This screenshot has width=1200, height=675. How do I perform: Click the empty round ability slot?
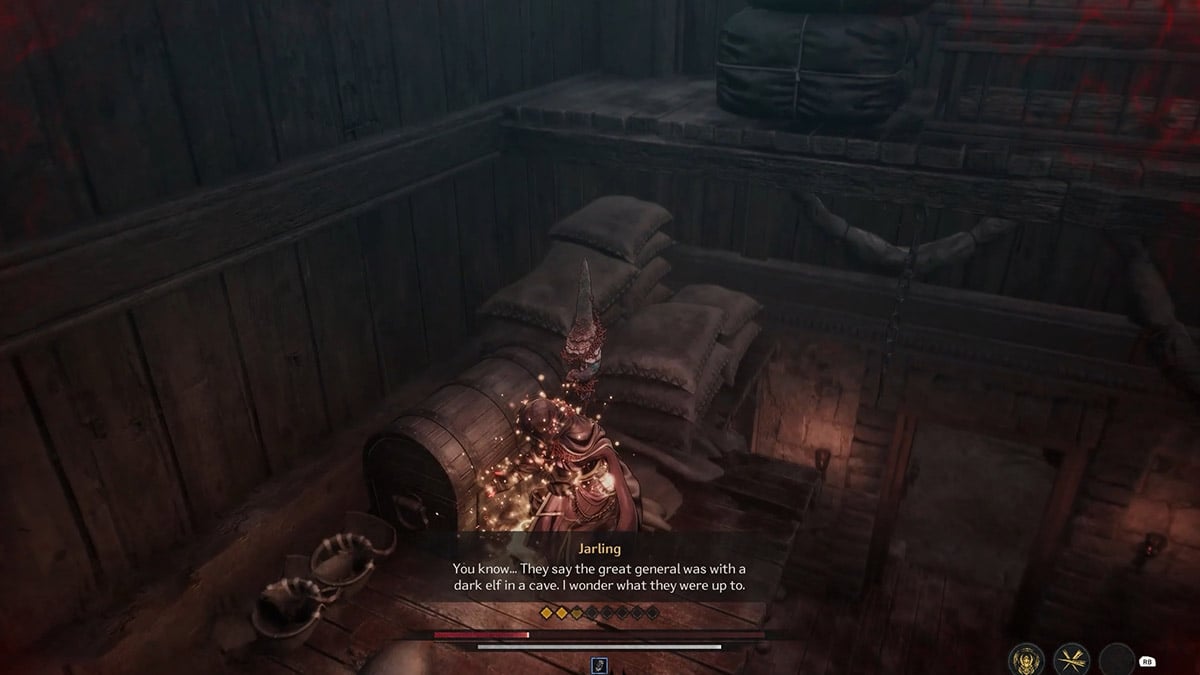tap(1116, 659)
